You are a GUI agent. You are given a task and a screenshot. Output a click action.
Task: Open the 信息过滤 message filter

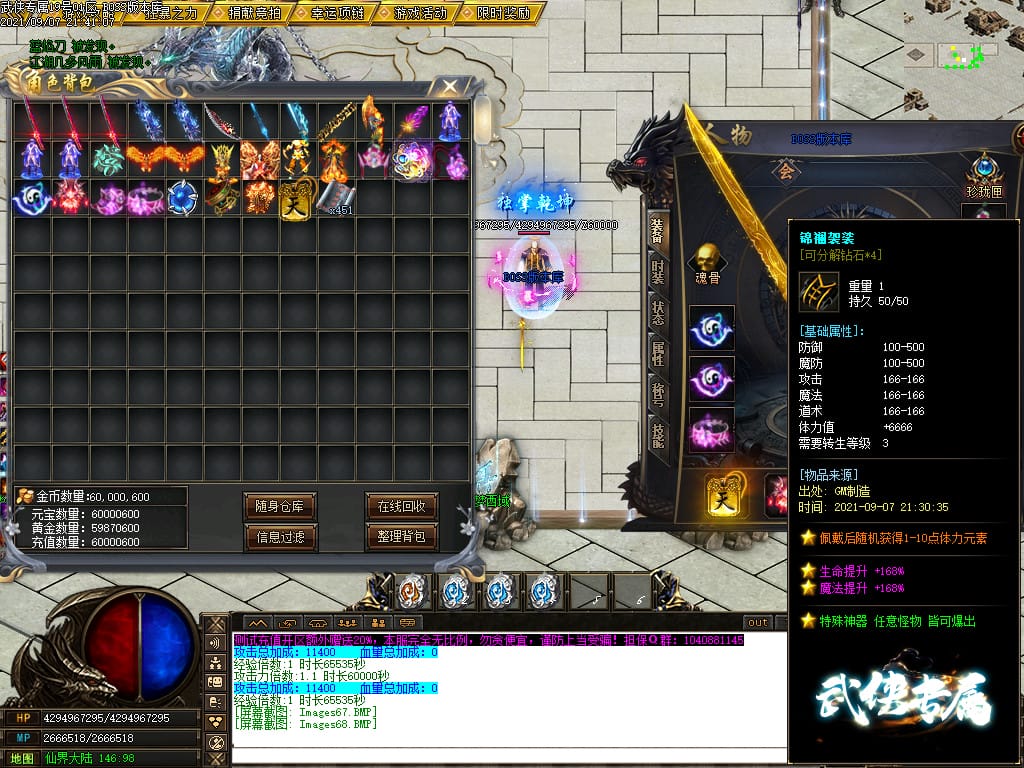point(279,537)
